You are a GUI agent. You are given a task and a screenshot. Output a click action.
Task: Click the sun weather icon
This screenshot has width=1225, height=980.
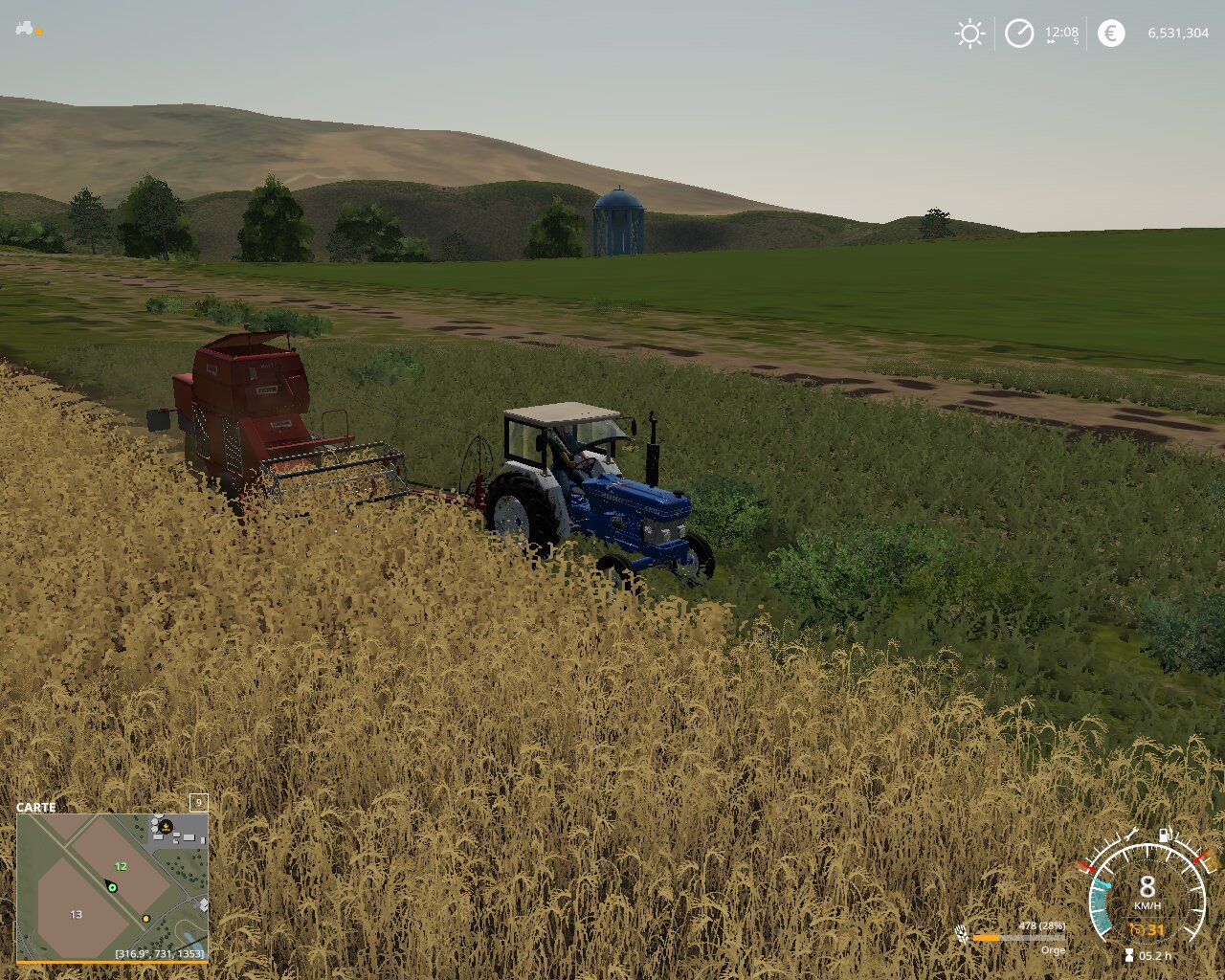969,34
